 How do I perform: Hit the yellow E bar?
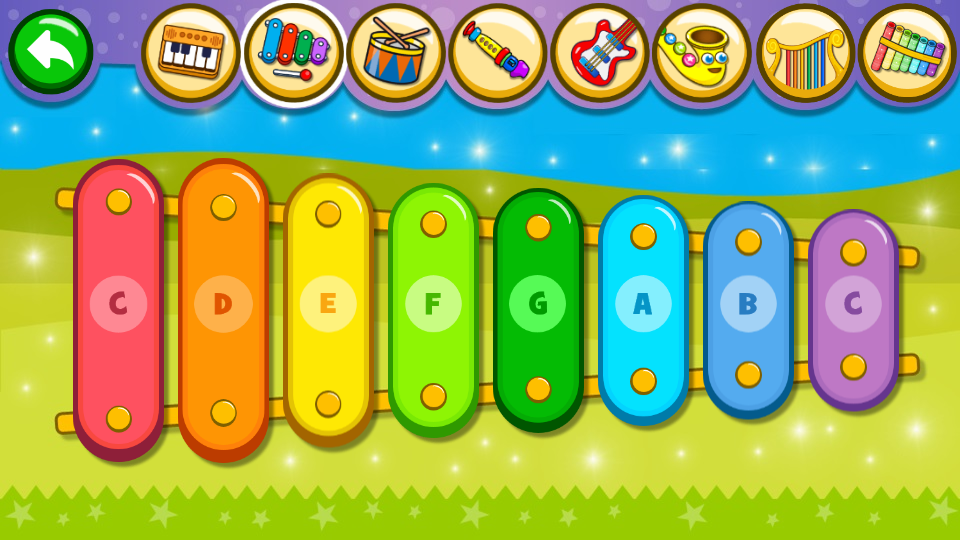click(x=328, y=305)
